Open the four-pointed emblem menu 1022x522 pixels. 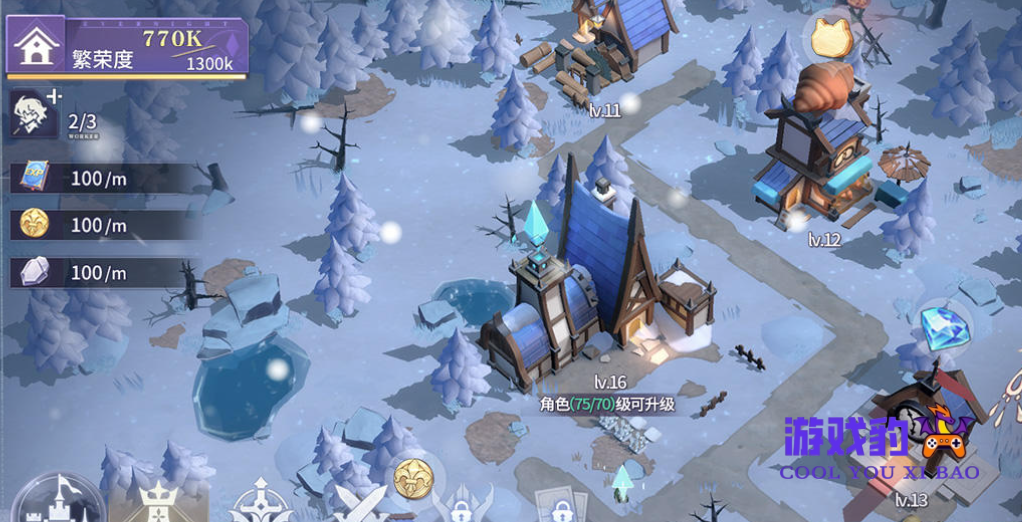260,502
